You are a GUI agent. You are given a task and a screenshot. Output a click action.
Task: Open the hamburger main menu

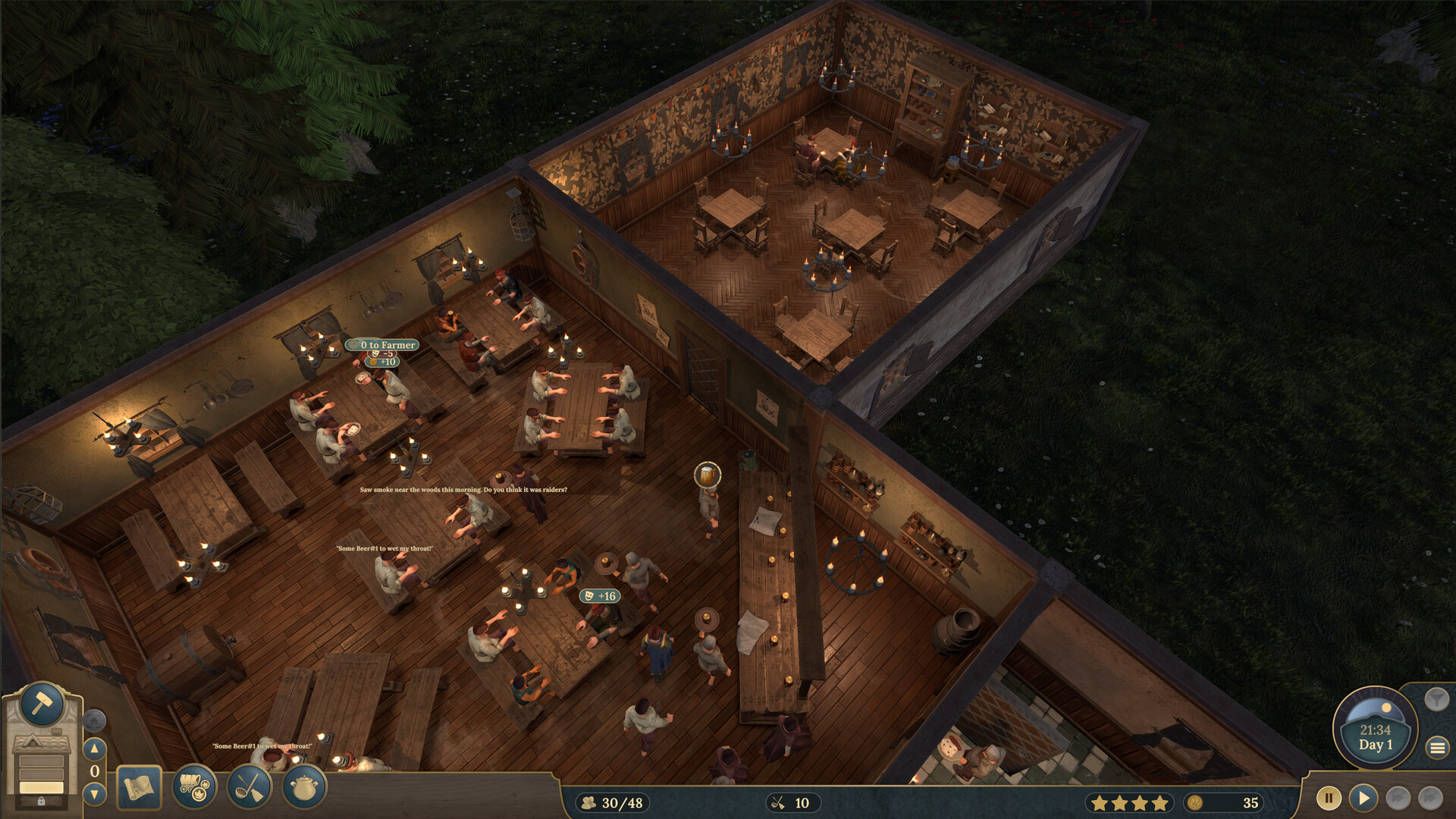[x=1437, y=748]
